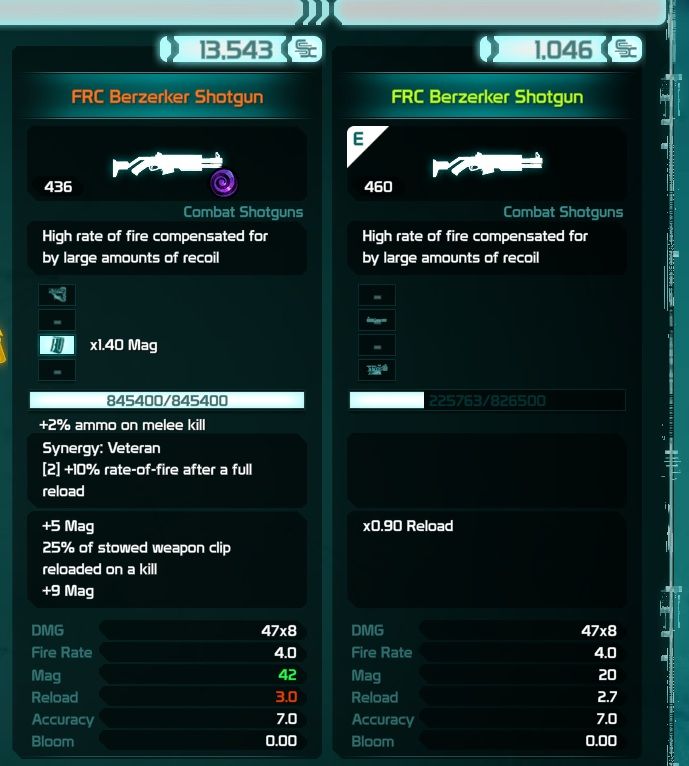Click the top attachment slot above the Mag slot

[57, 295]
